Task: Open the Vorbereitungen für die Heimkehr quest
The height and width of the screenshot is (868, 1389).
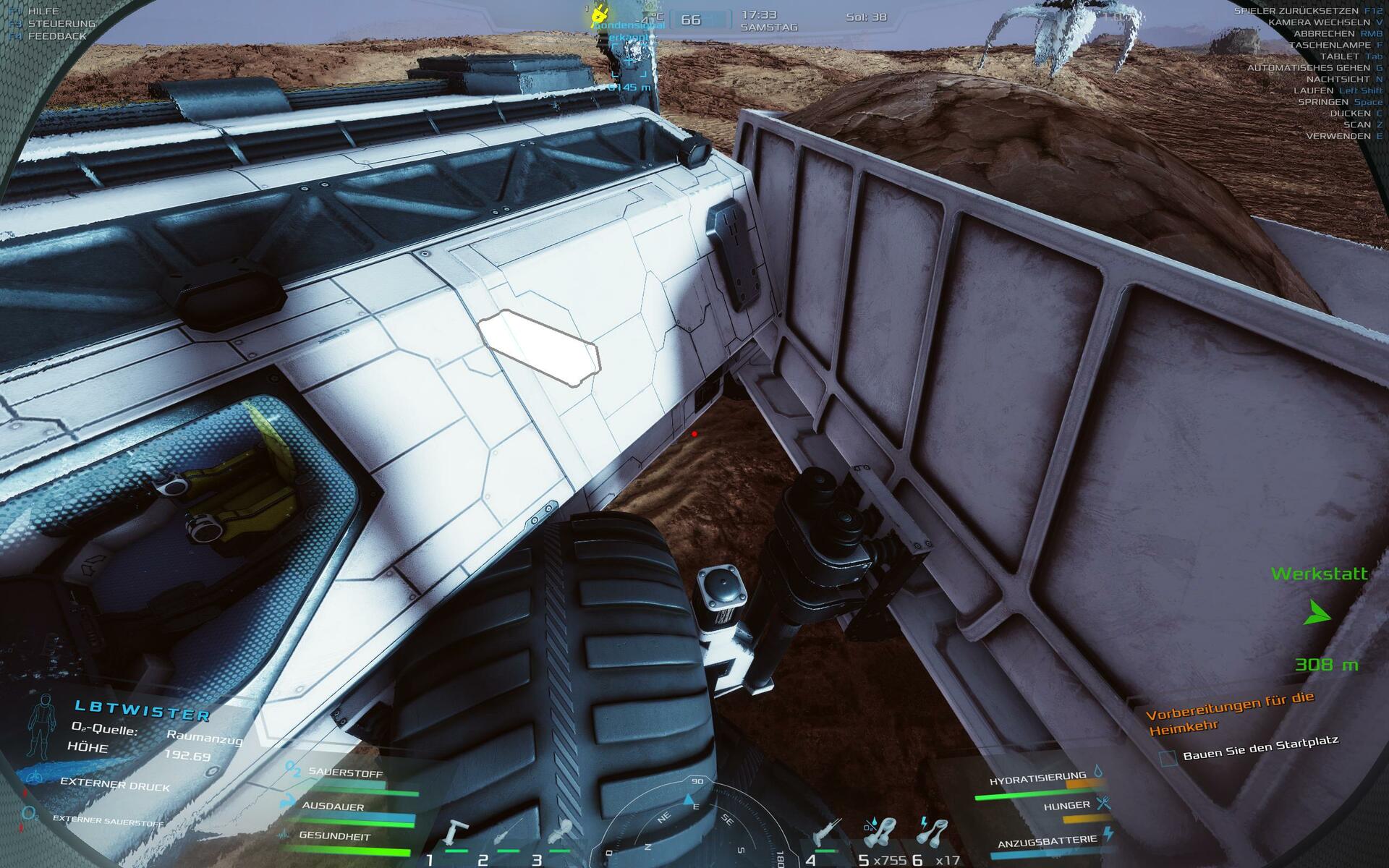Action: click(1229, 712)
